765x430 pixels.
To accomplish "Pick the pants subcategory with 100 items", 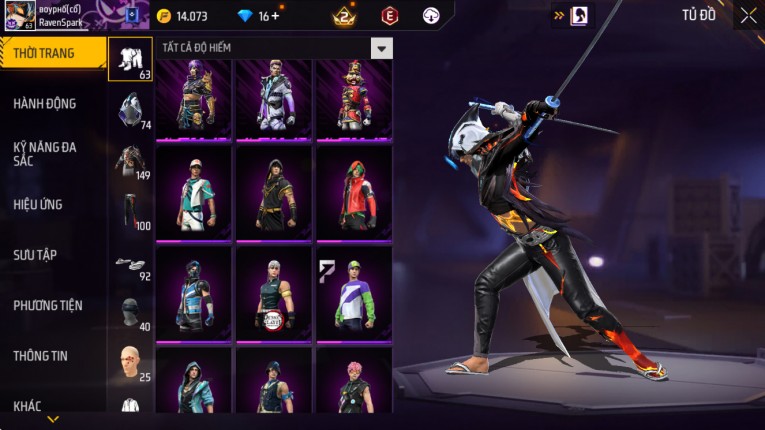I will click(131, 212).
